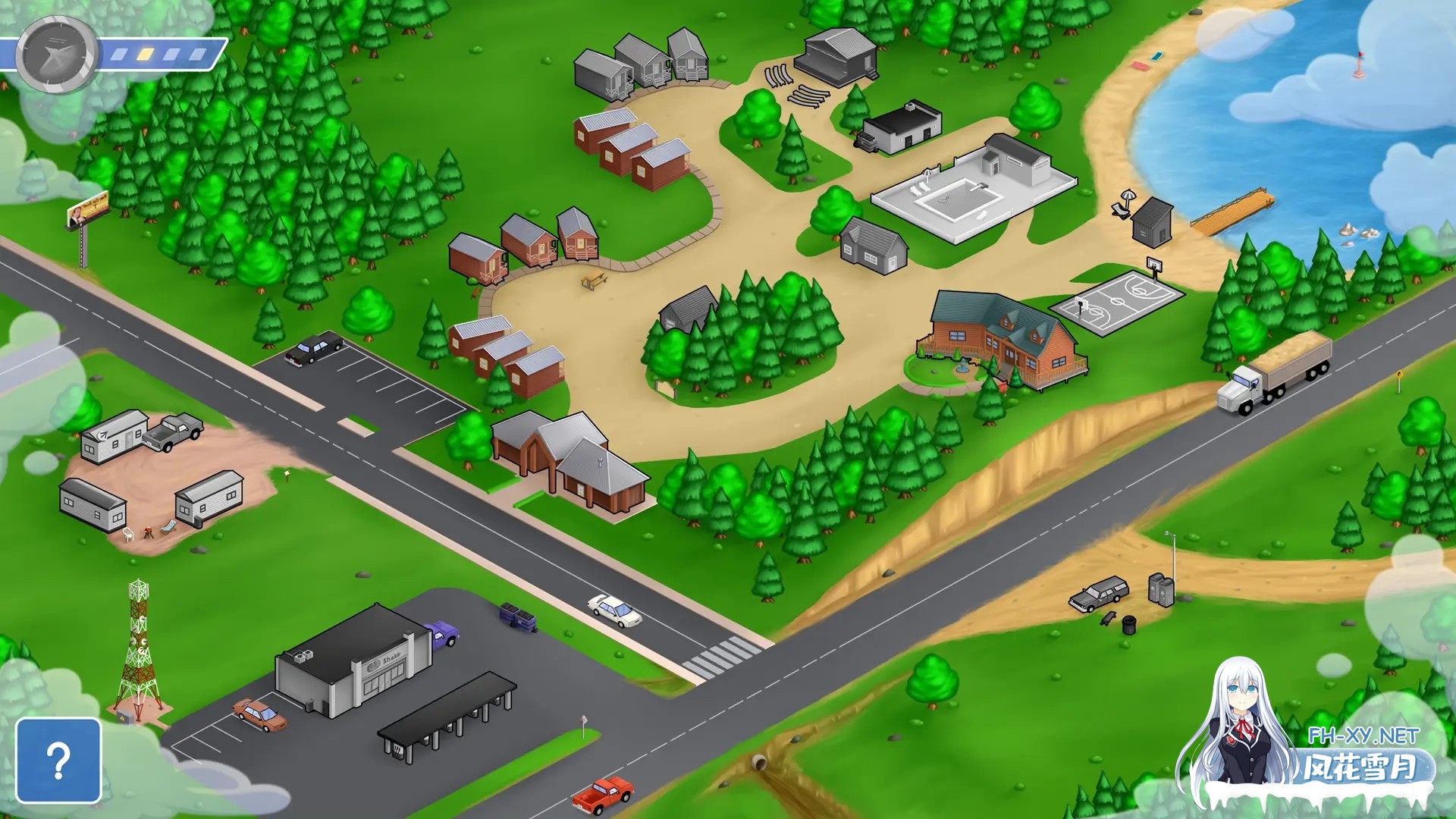Choose the basketball court location
The width and height of the screenshot is (1456, 819).
[1116, 301]
